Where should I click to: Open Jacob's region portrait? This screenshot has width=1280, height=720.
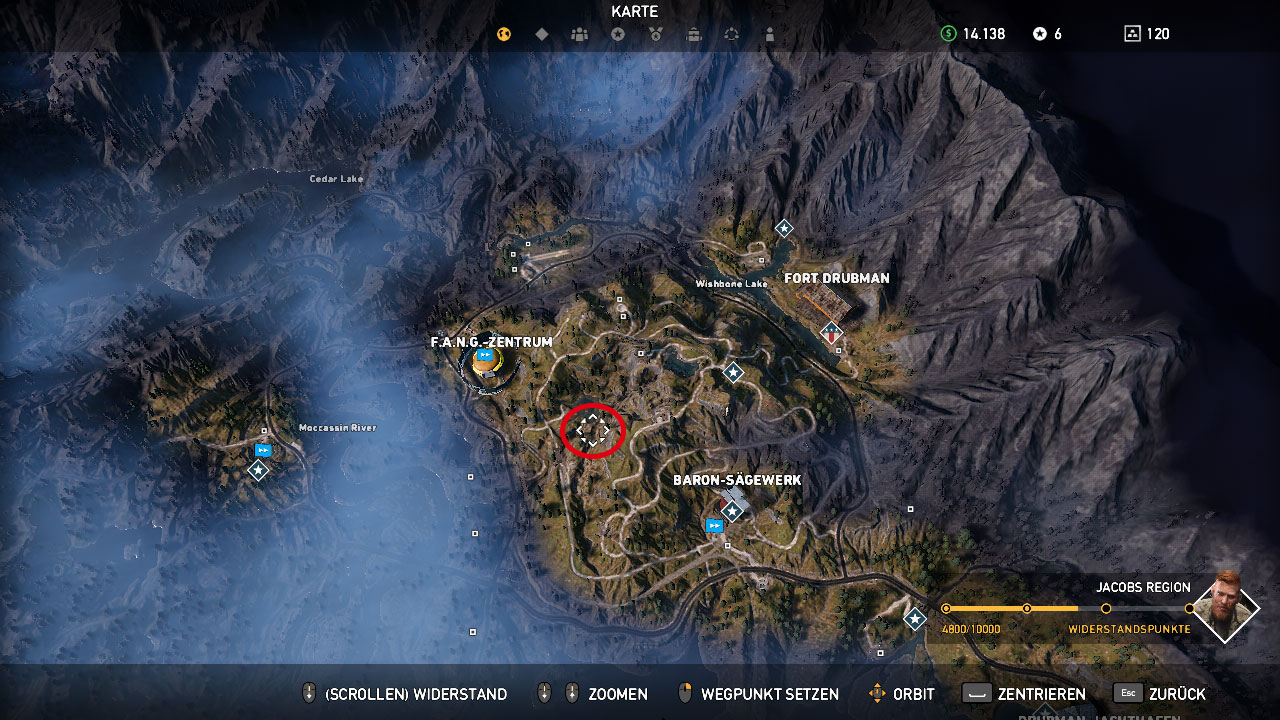pyautogui.click(x=1225, y=606)
